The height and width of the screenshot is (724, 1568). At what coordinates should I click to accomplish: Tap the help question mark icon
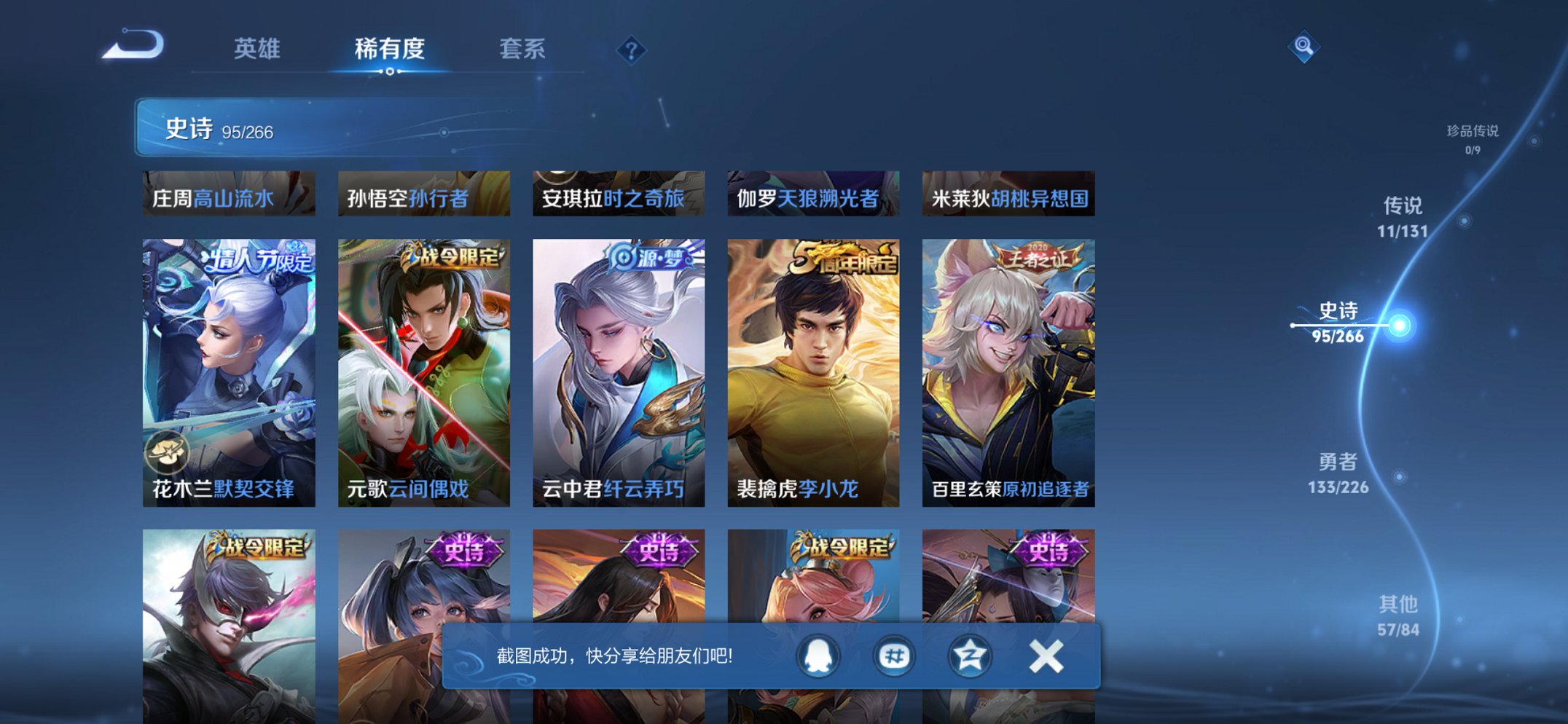click(631, 50)
